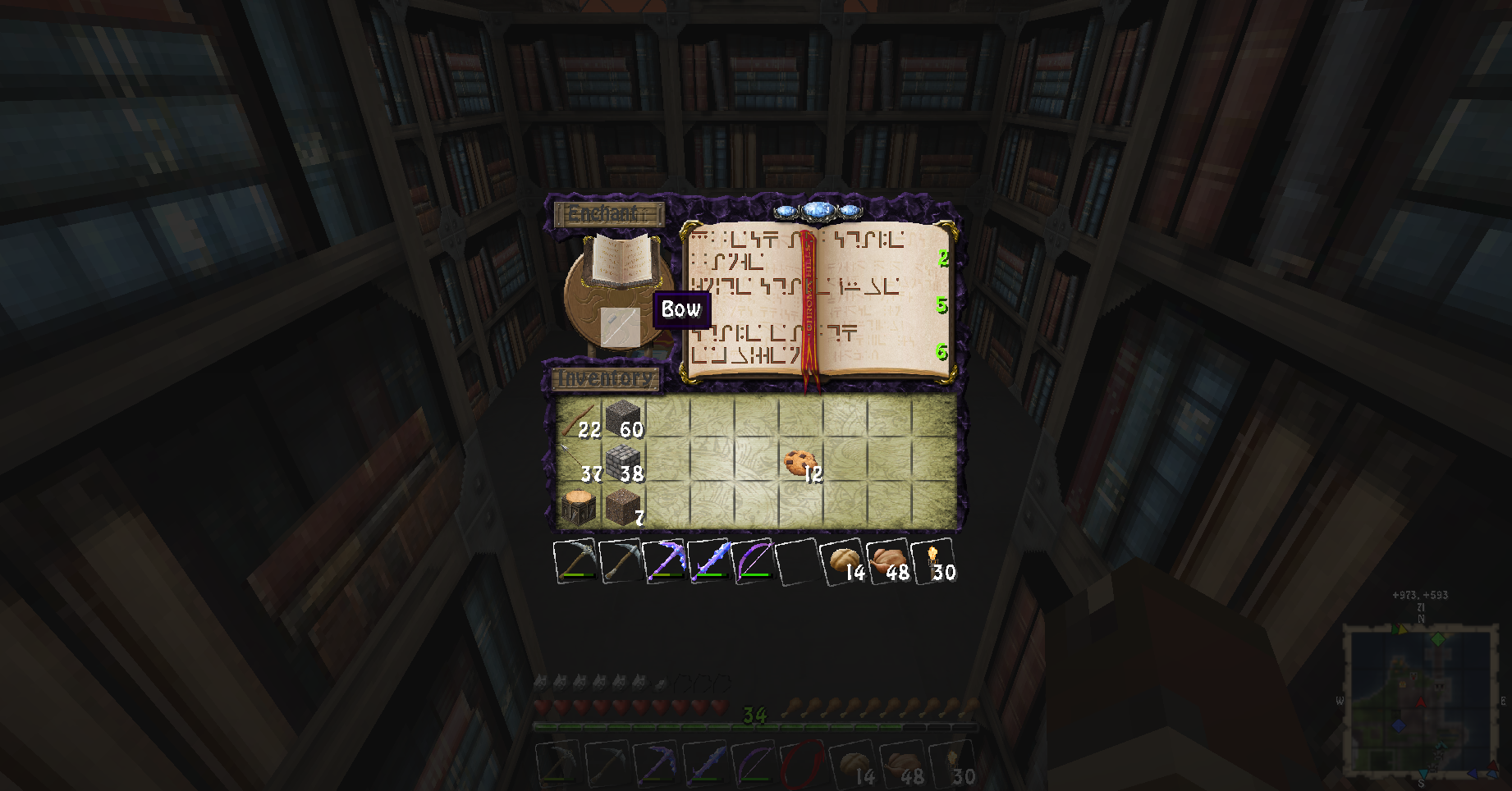Viewport: 1512px width, 791px height.
Task: Grab the 48 cooked chicken stack
Action: point(888,561)
